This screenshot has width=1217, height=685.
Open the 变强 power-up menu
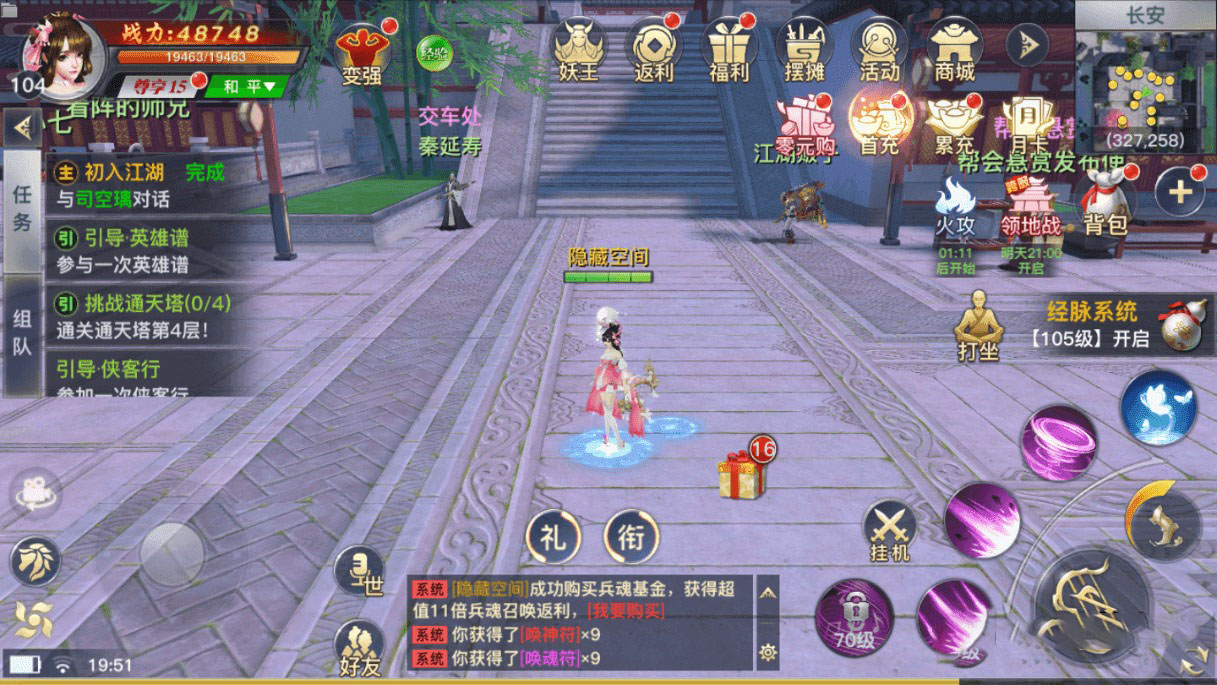pyautogui.click(x=361, y=53)
